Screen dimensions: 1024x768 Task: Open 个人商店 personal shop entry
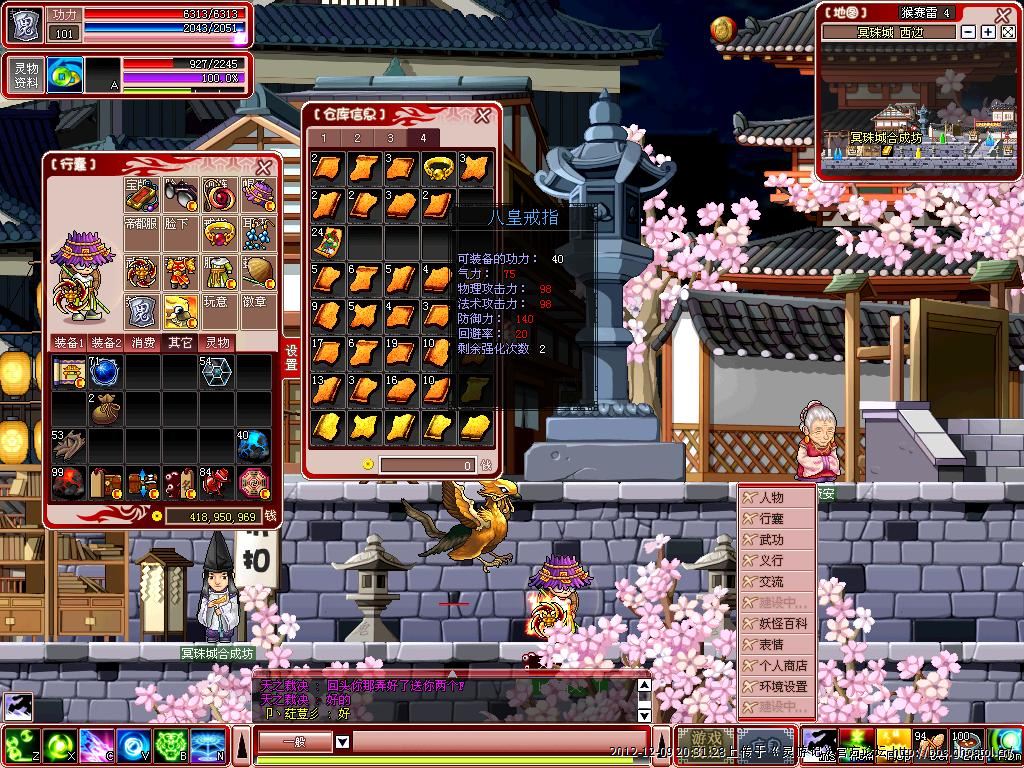782,665
